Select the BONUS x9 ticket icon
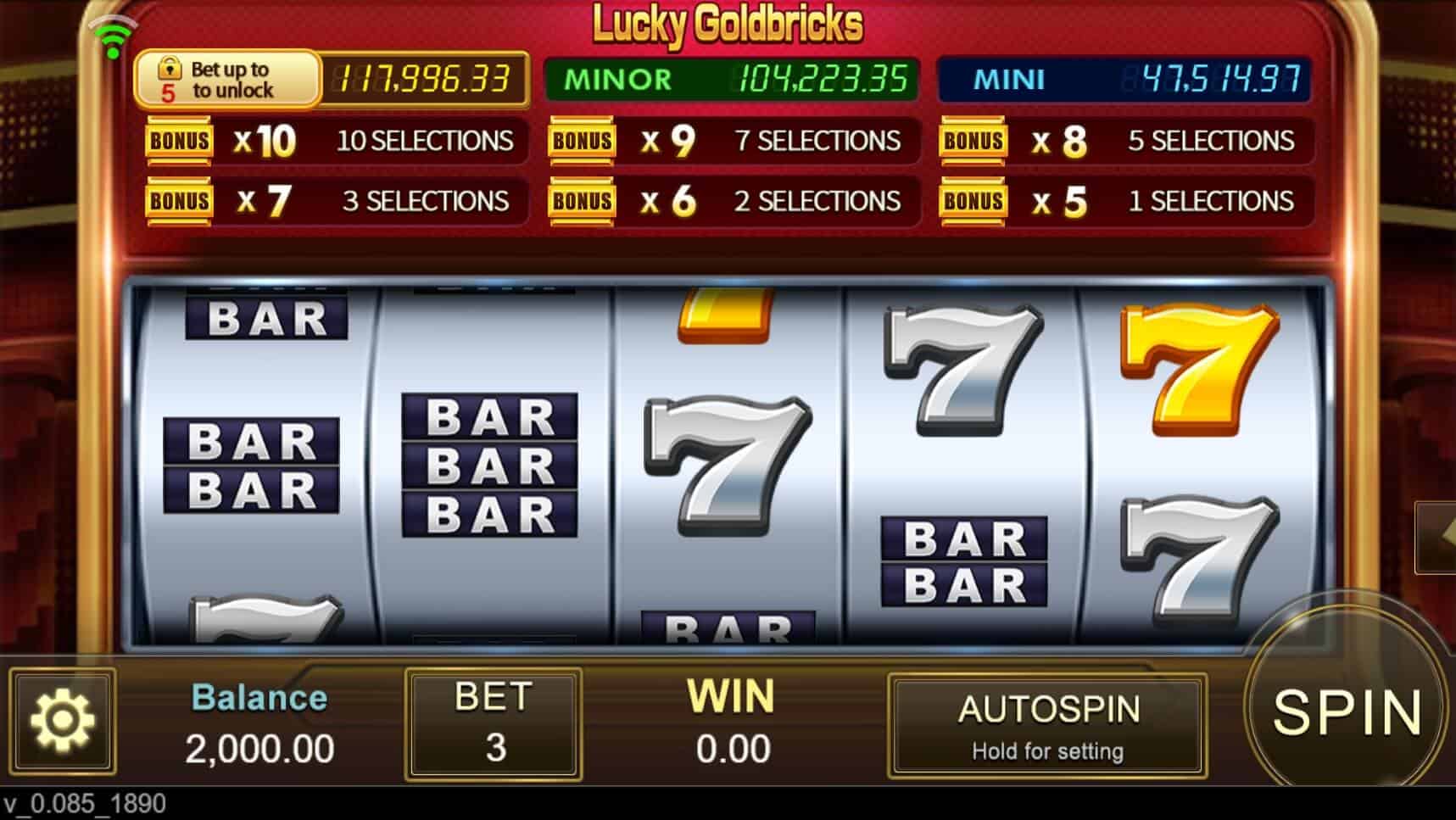This screenshot has width=1456, height=820. (582, 142)
